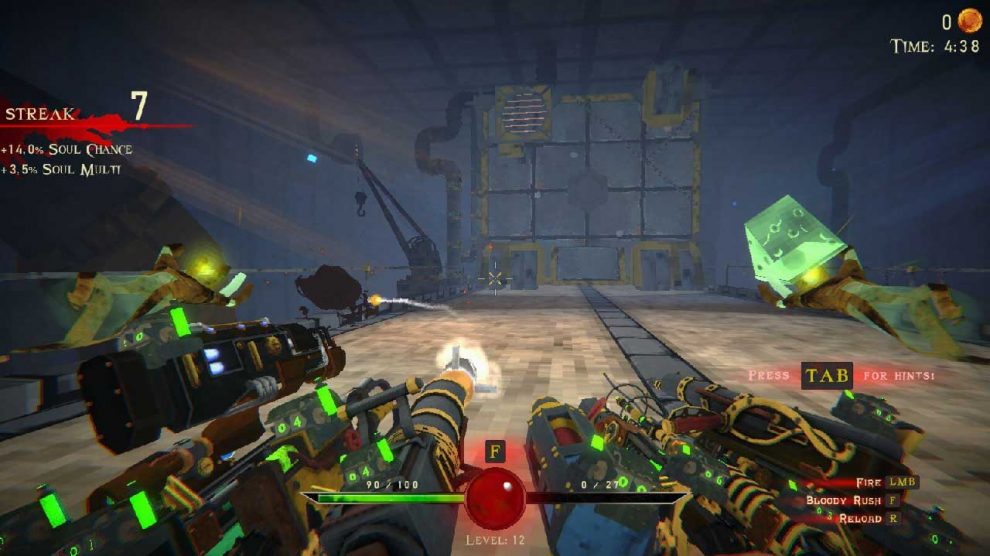This screenshot has width=990, height=556.
Task: Click the orange soul currency icon
Action: coord(969,20)
